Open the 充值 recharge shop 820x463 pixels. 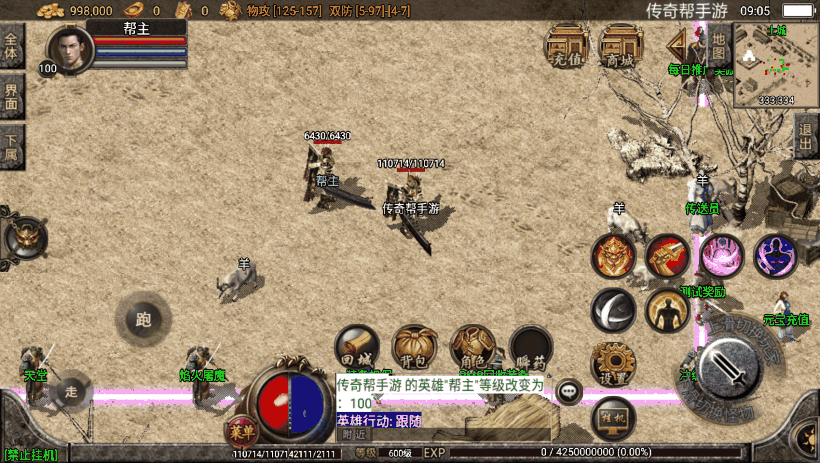click(x=566, y=46)
